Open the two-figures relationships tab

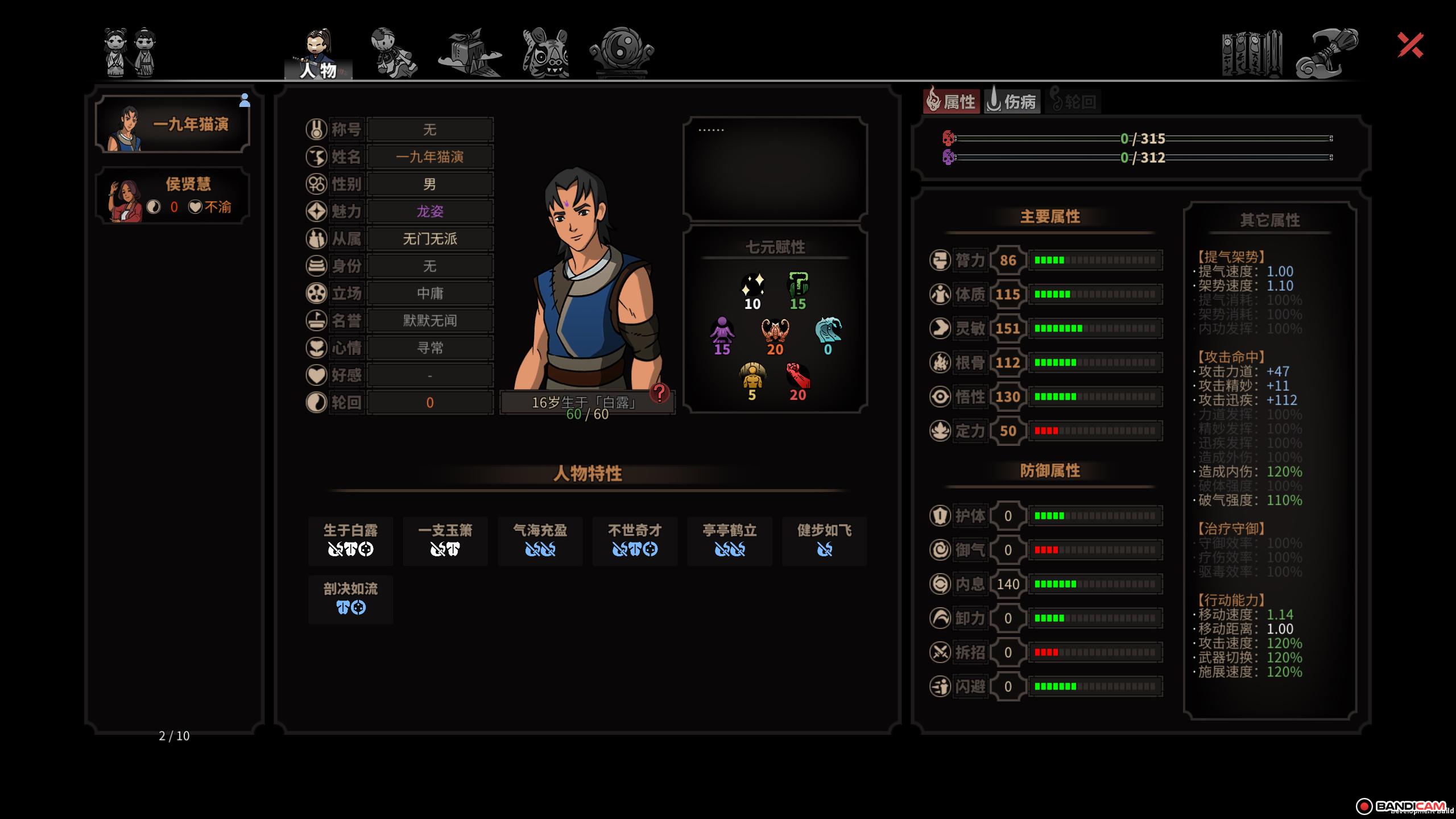pos(130,52)
